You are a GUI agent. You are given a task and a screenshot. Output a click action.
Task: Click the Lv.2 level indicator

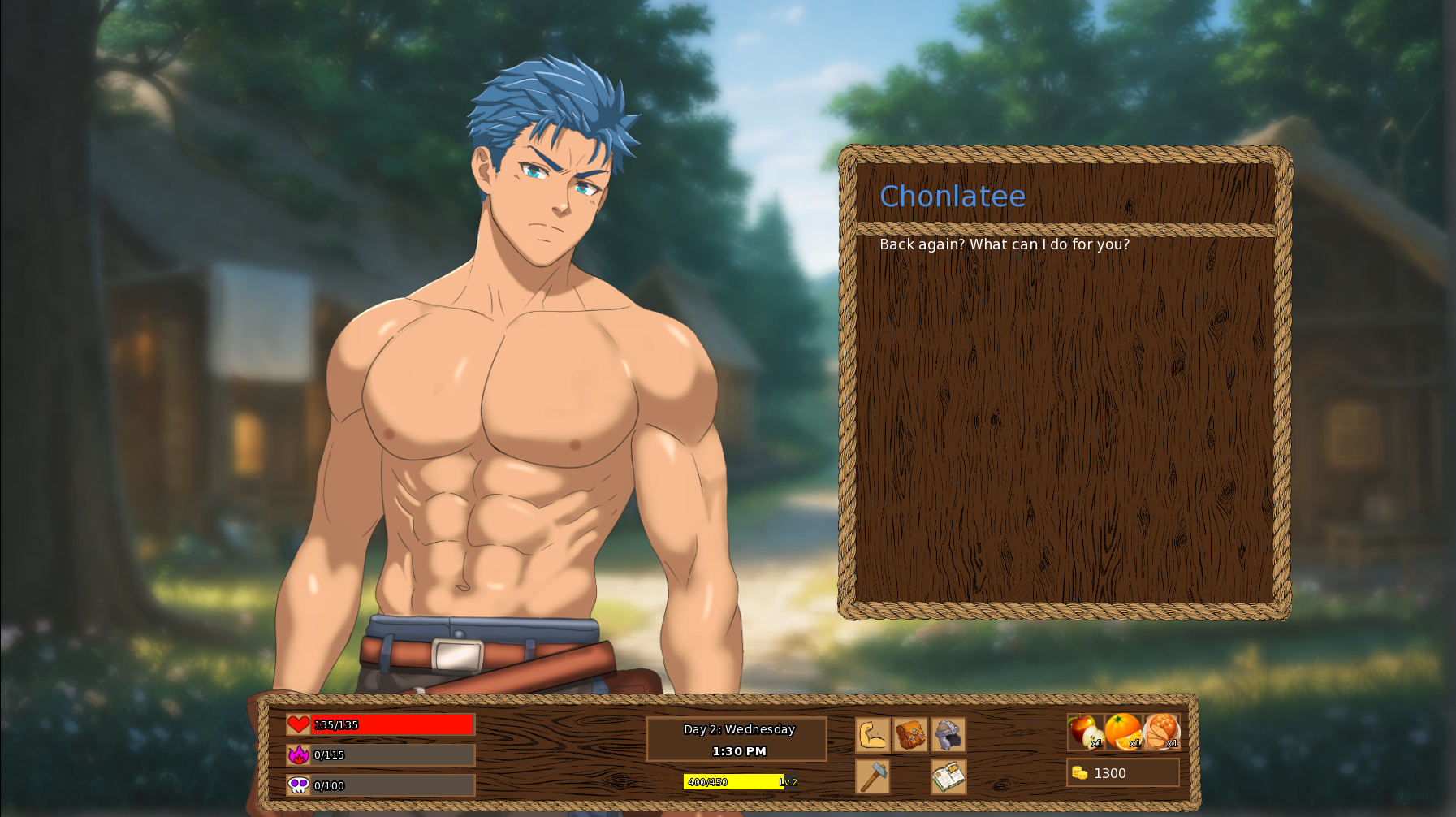click(788, 780)
